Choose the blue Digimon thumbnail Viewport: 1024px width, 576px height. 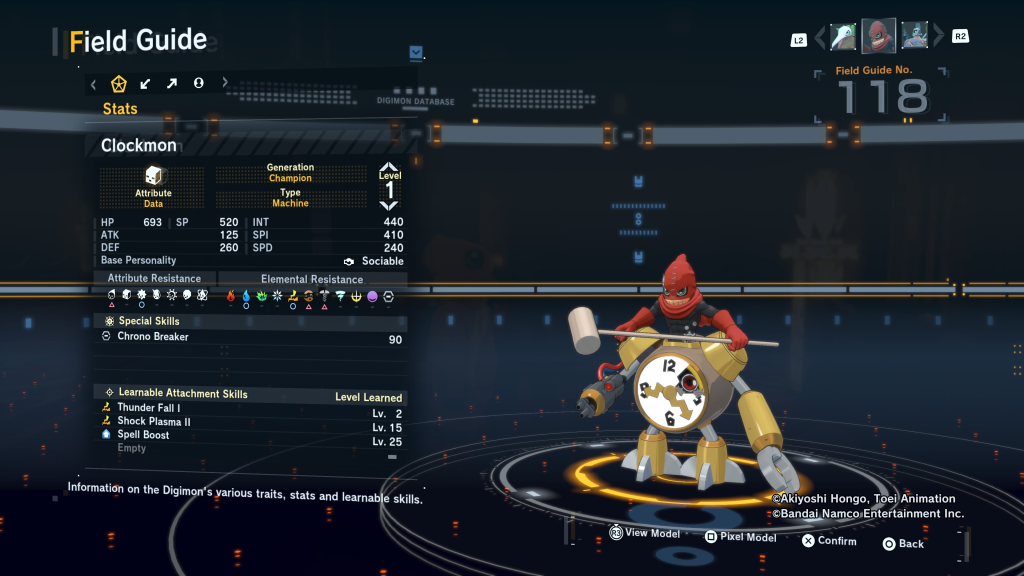coord(914,36)
